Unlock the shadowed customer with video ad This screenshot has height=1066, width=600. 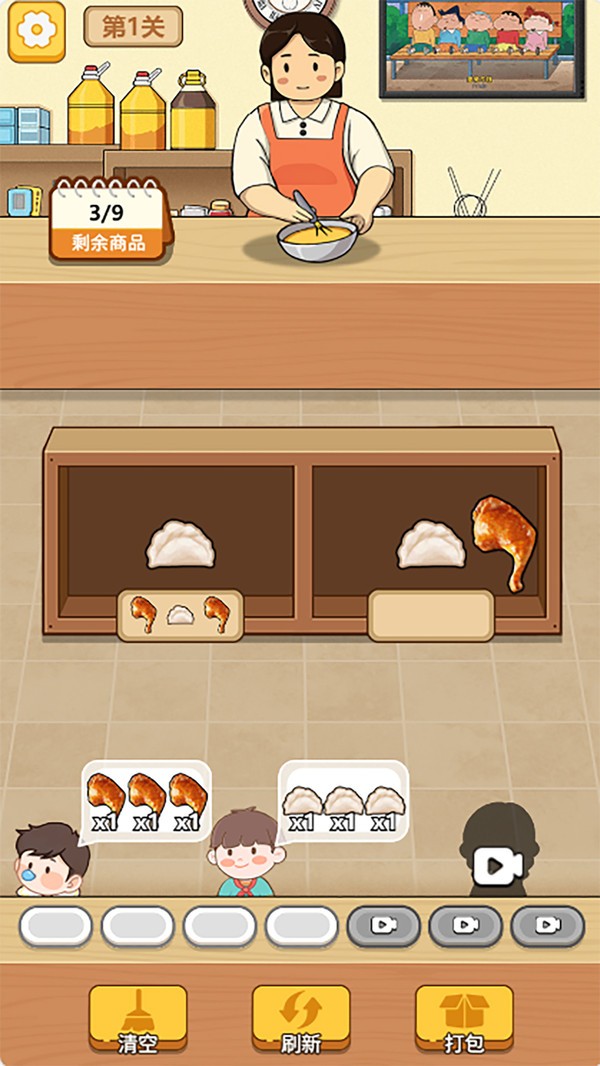point(498,864)
